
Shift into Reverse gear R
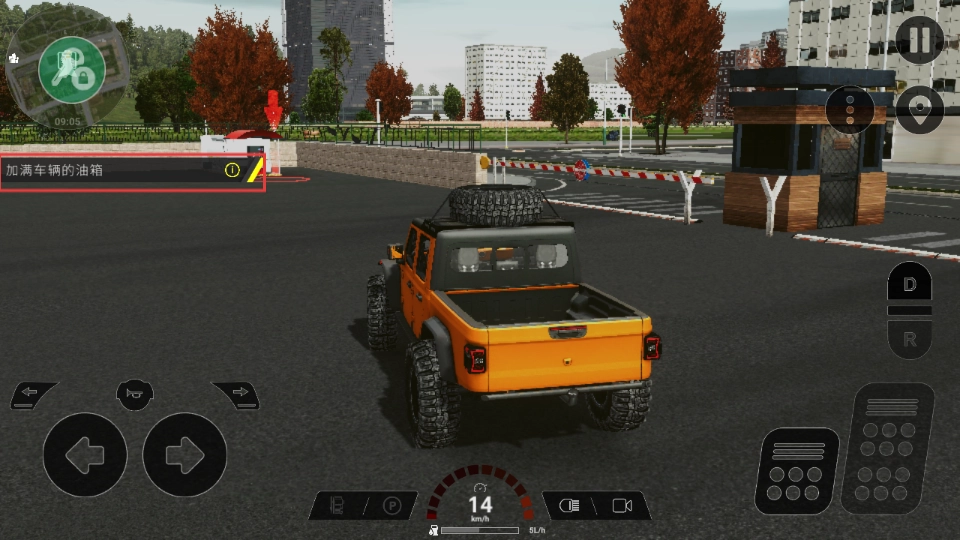tap(909, 339)
